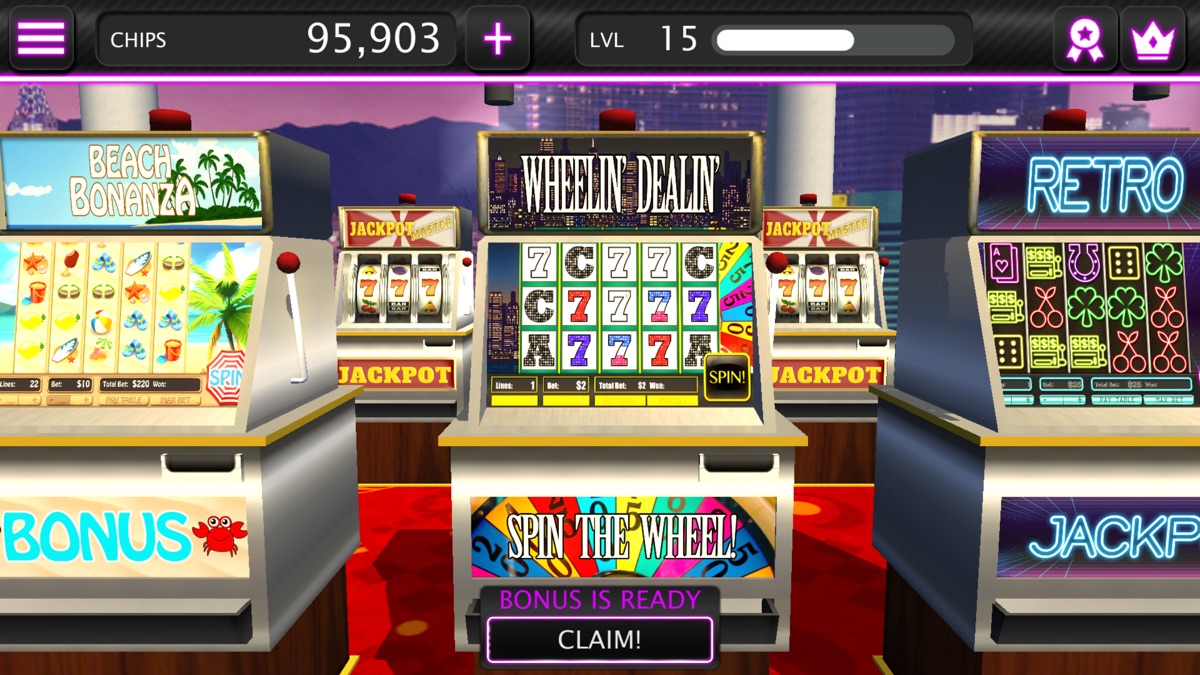Spin the Beach Bonanza reels
The image size is (1200, 675).
click(x=226, y=377)
